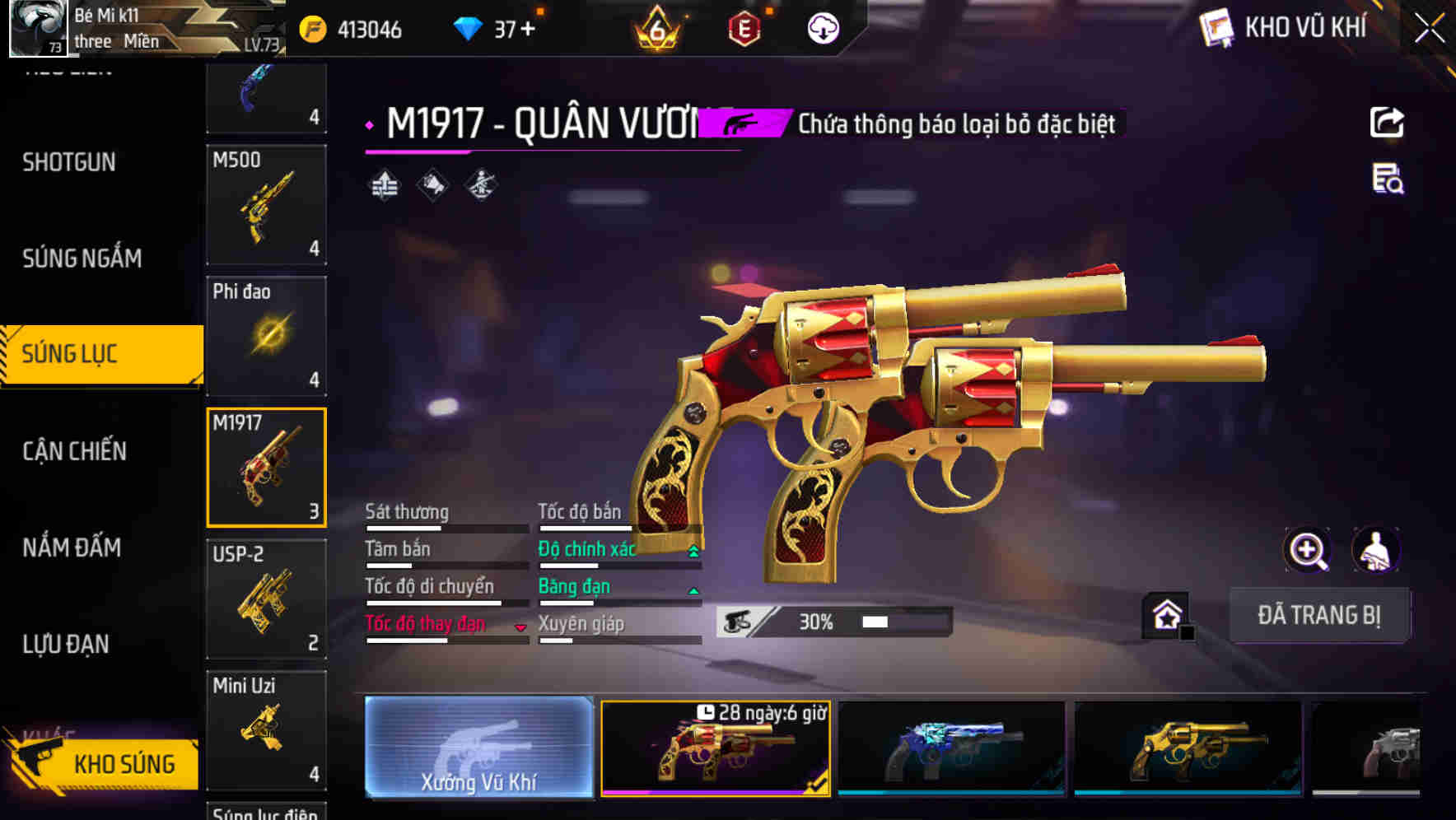Collapse the Tốc độ thay đạn red stat arrow
Viewport: 1456px width, 820px height.
pyautogui.click(x=520, y=626)
